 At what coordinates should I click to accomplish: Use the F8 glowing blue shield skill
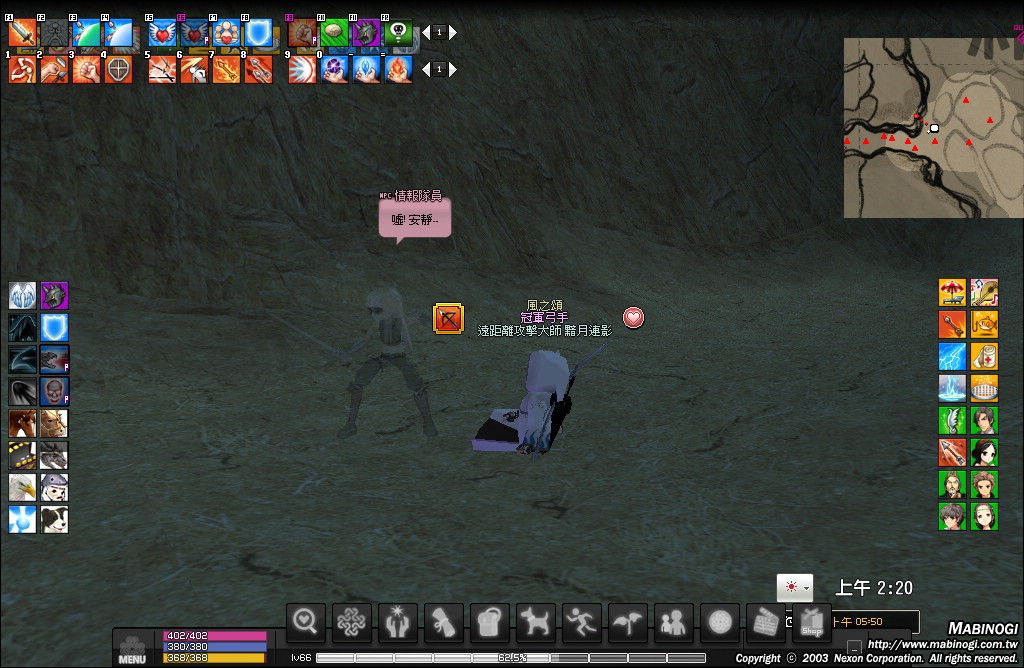pyautogui.click(x=258, y=33)
